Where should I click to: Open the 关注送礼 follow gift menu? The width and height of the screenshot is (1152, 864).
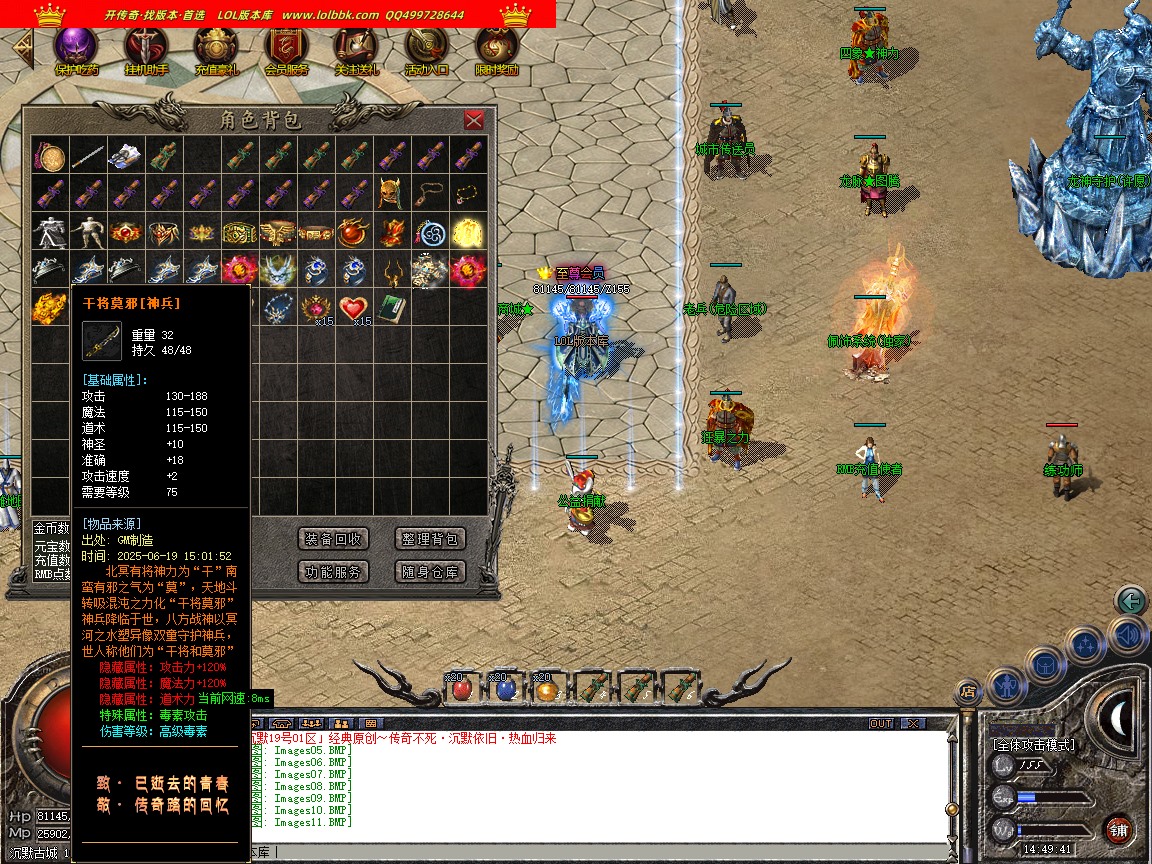[356, 47]
